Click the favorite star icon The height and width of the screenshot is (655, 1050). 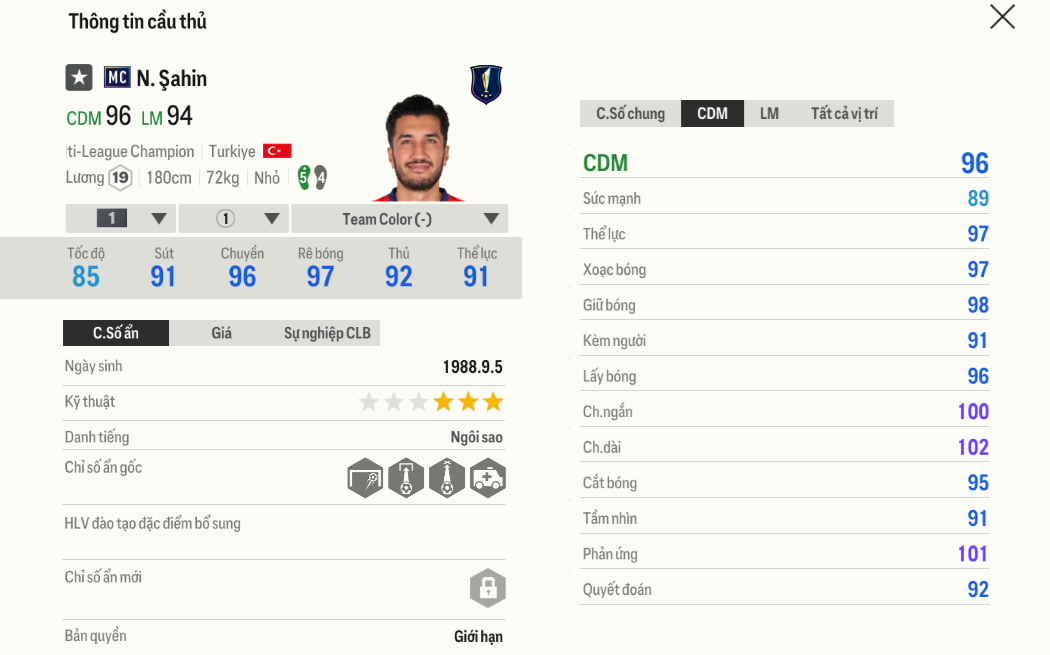[79, 78]
